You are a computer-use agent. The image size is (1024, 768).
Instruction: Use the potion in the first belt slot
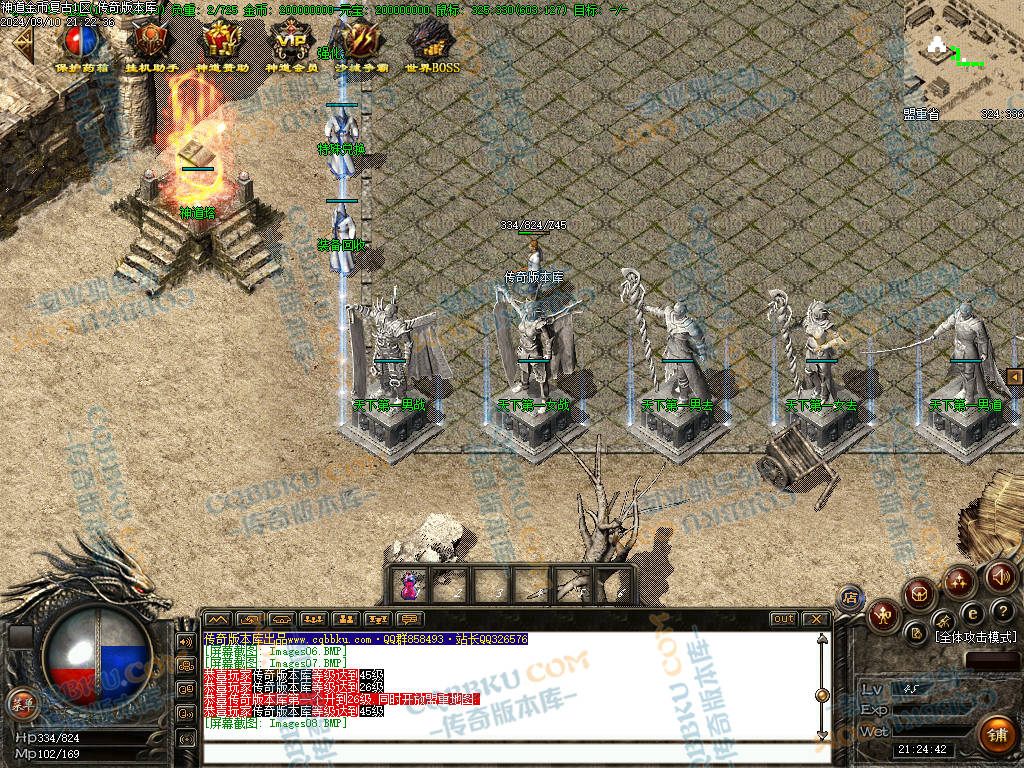pyautogui.click(x=408, y=584)
